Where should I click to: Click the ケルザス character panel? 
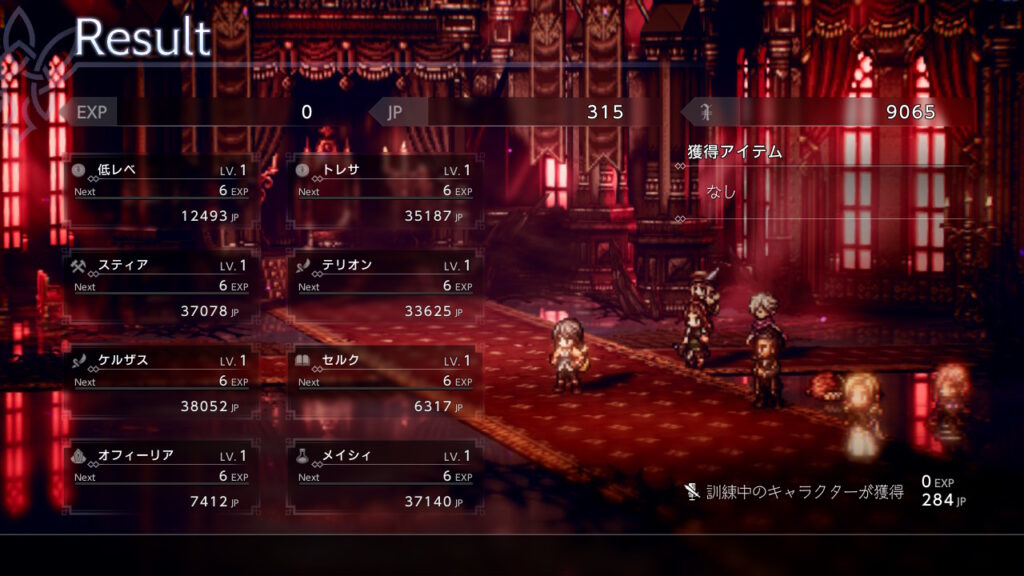[160, 381]
